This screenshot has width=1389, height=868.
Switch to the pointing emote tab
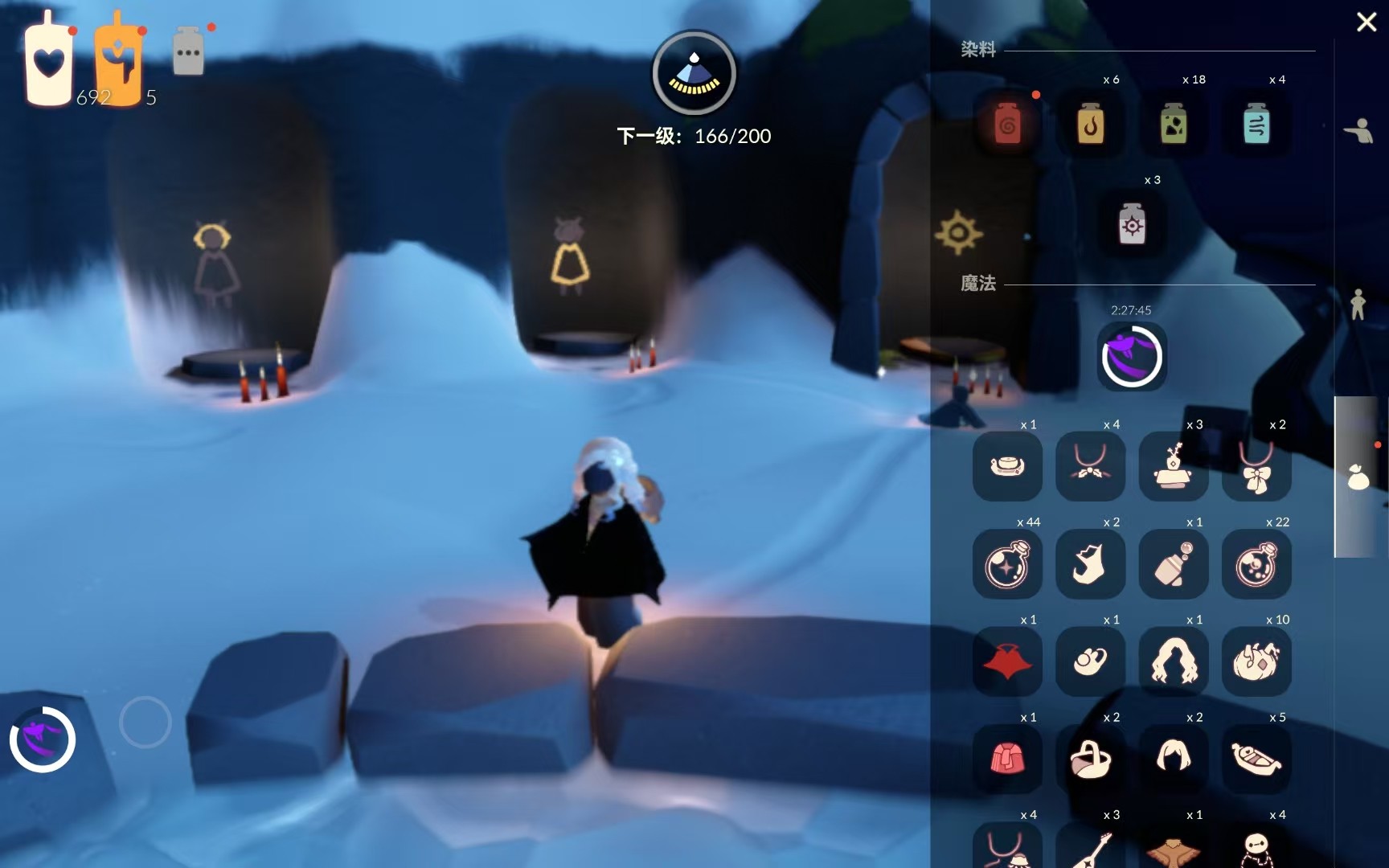tap(1358, 130)
